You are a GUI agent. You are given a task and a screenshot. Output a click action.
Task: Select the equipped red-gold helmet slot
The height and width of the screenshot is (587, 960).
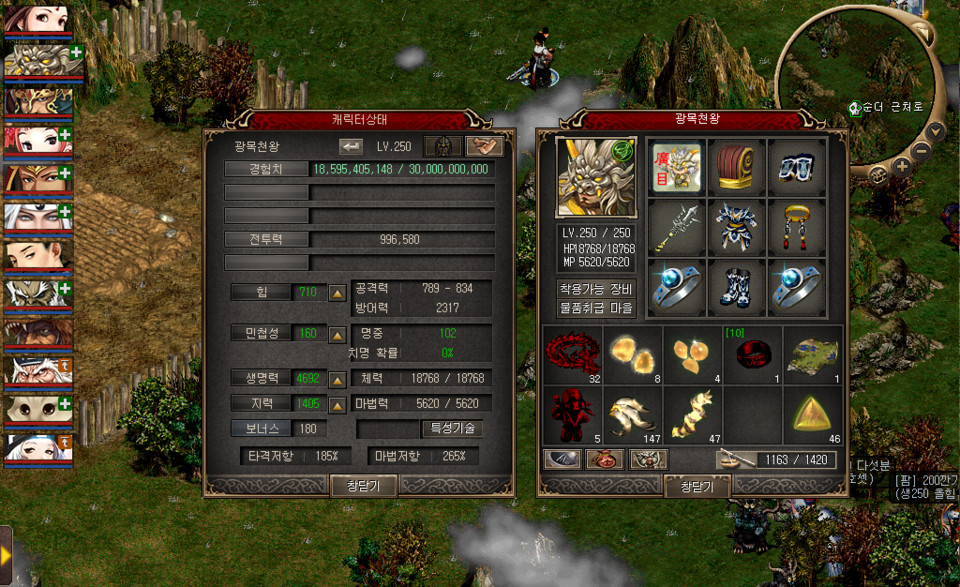click(737, 167)
